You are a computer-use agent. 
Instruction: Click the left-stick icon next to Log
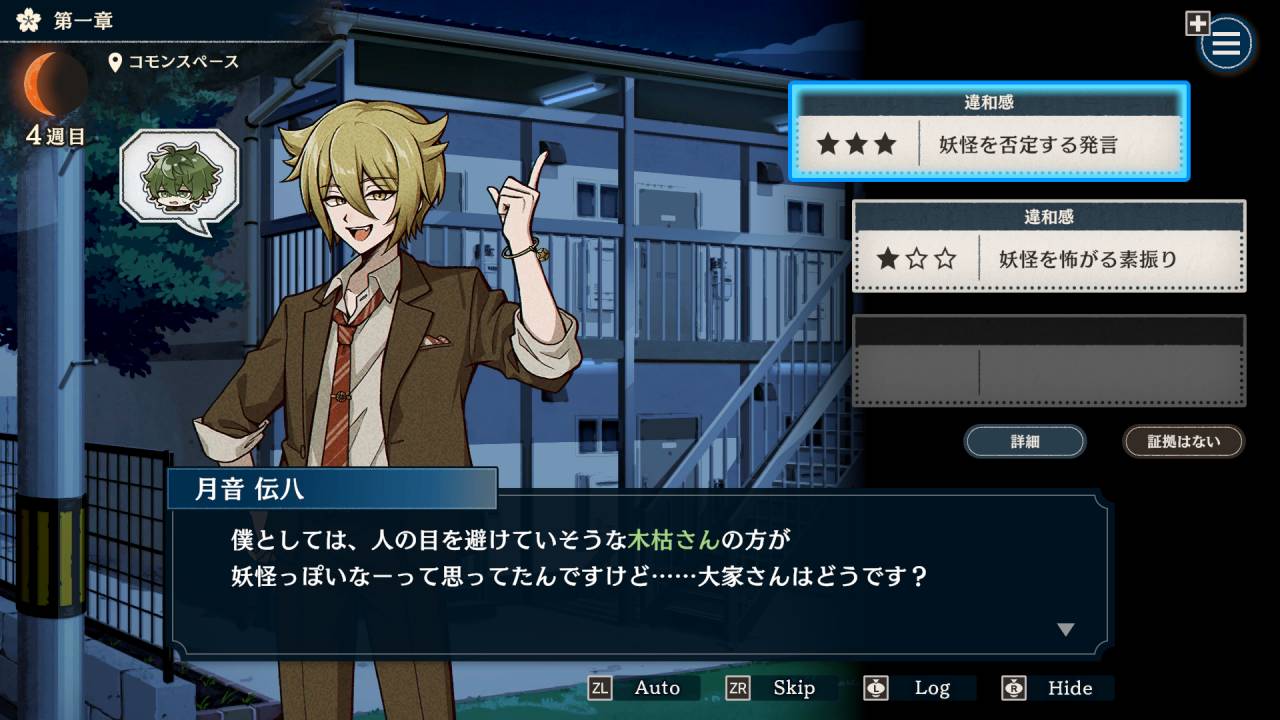point(874,688)
